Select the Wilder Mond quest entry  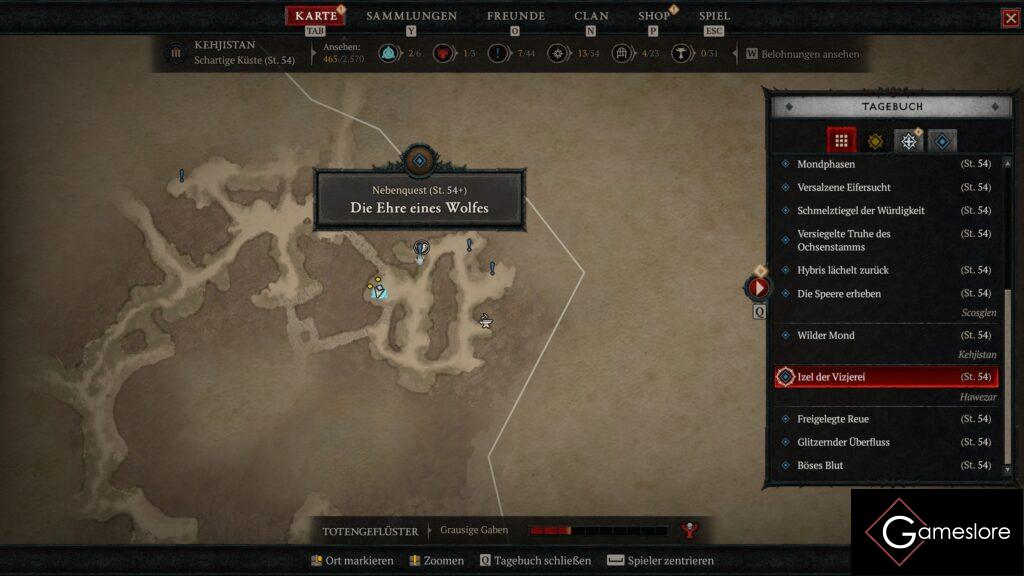point(826,335)
